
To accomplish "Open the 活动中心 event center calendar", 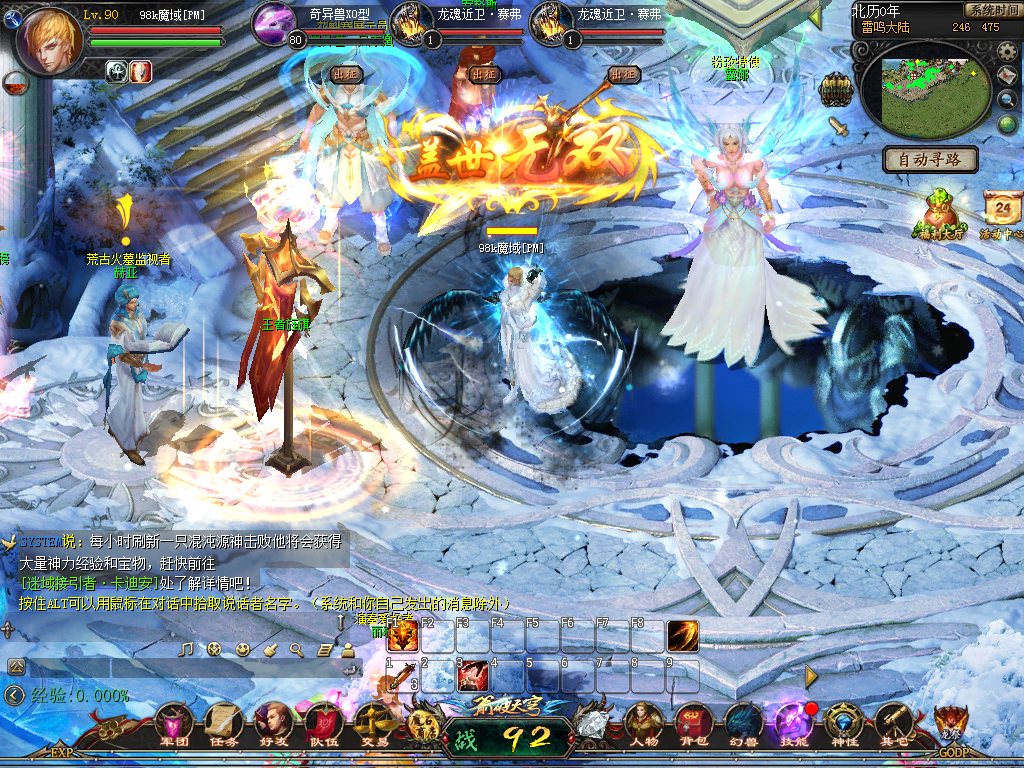I will click(1001, 211).
